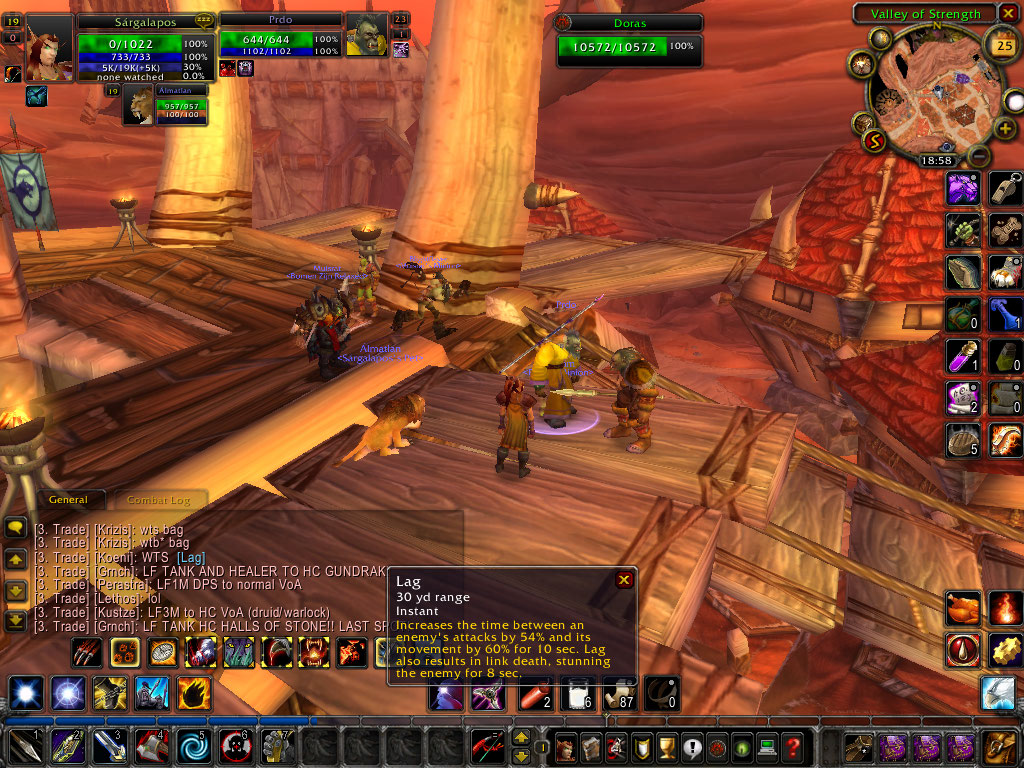This screenshot has width=1024, height=768.
Task: Select the General chat tab
Action: 69,499
